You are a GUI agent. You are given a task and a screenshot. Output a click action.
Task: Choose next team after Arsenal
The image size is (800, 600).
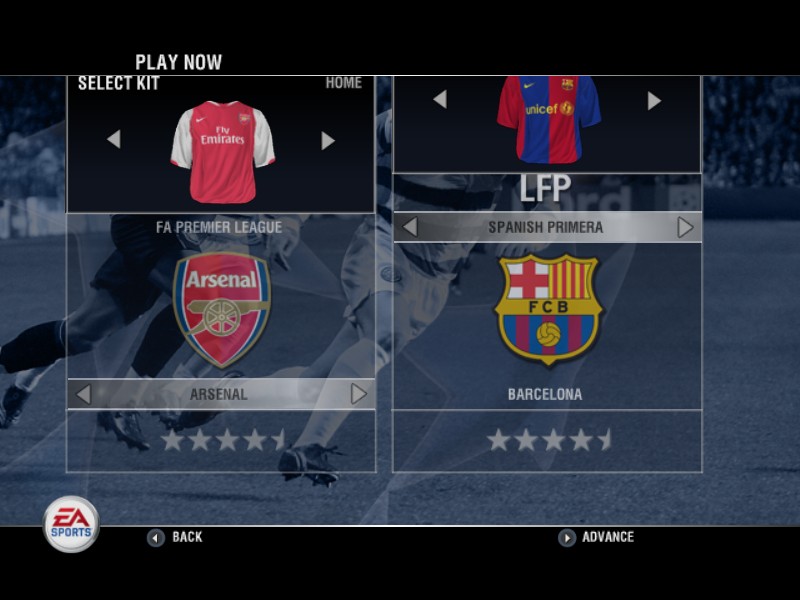pos(359,394)
